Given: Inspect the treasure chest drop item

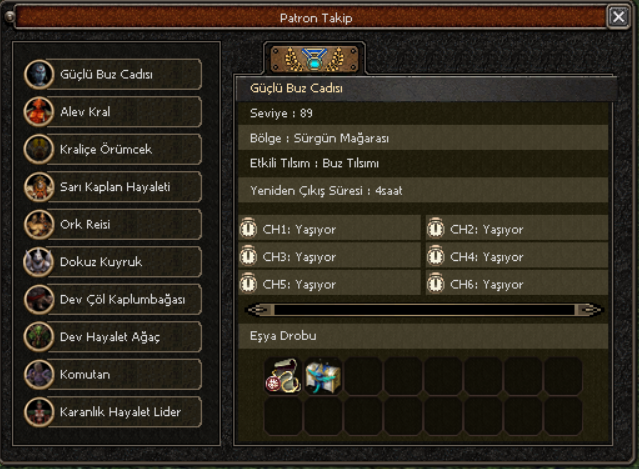Looking at the screenshot, I should tap(323, 376).
